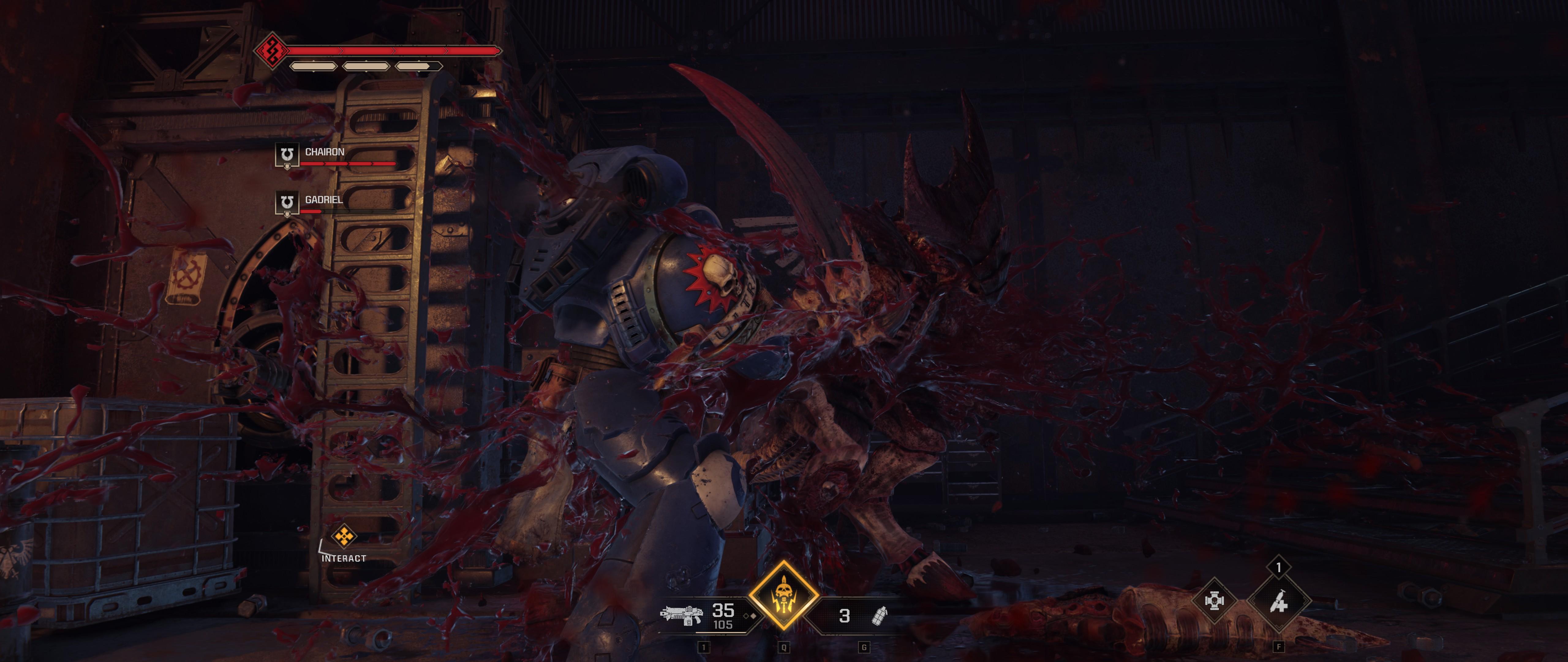The image size is (1568, 662).
Task: Click the red boss emblem icon
Action: [271, 51]
